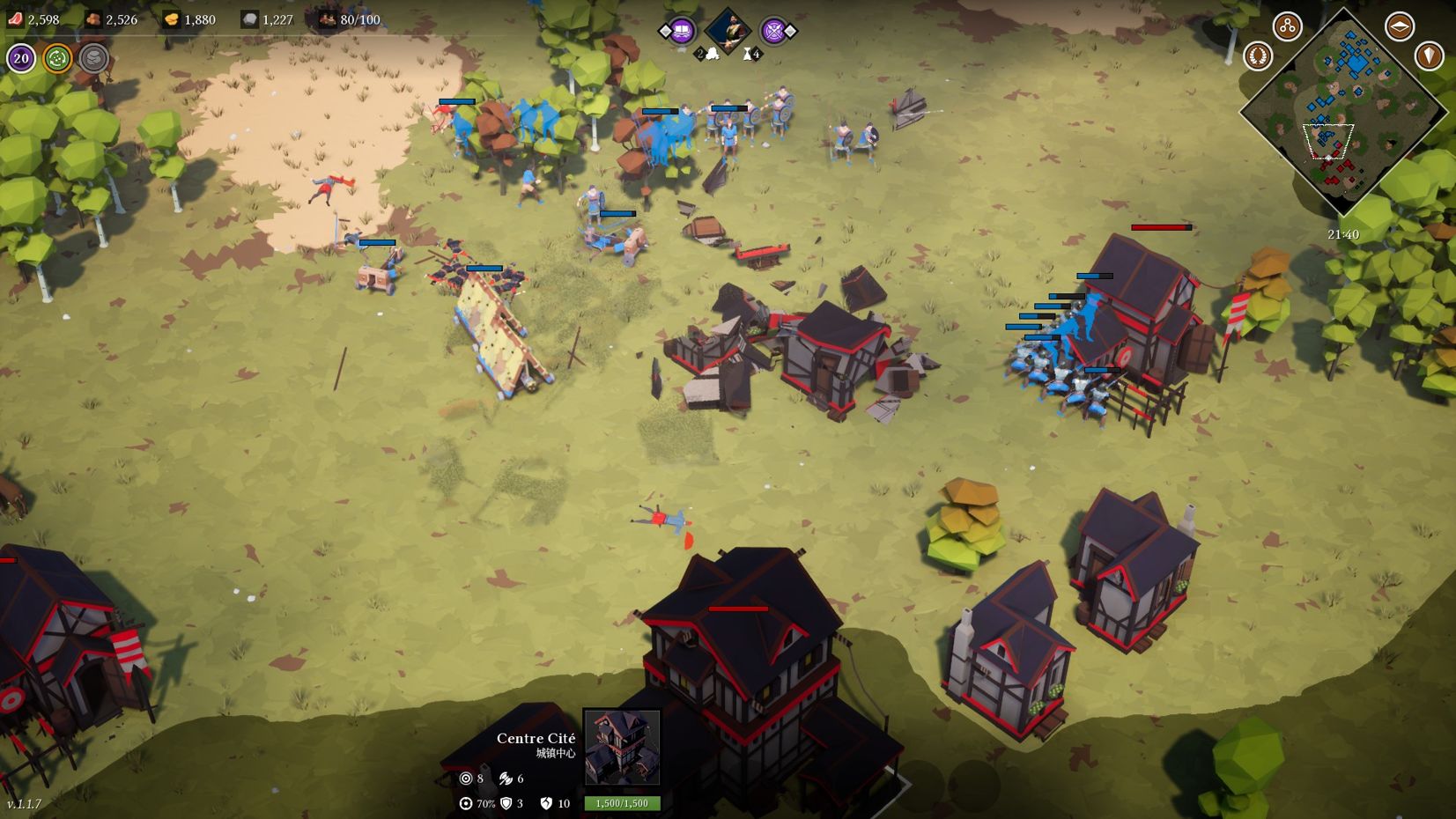Click the population count icon

(327, 19)
